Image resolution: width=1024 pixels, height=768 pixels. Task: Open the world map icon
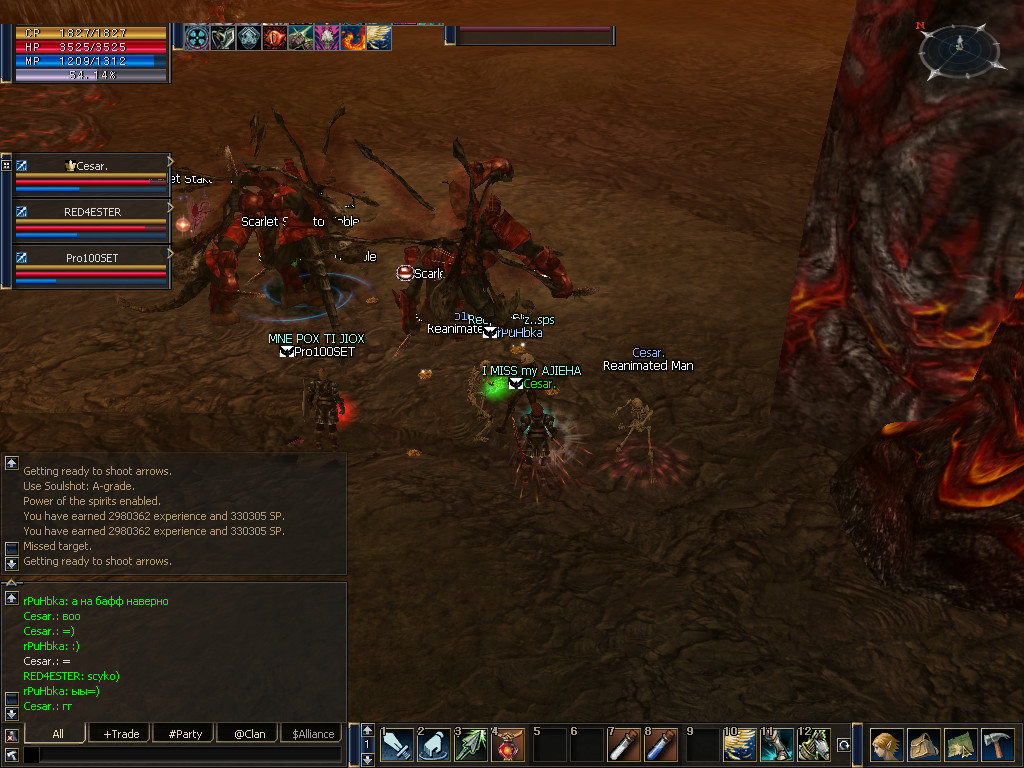(x=961, y=745)
